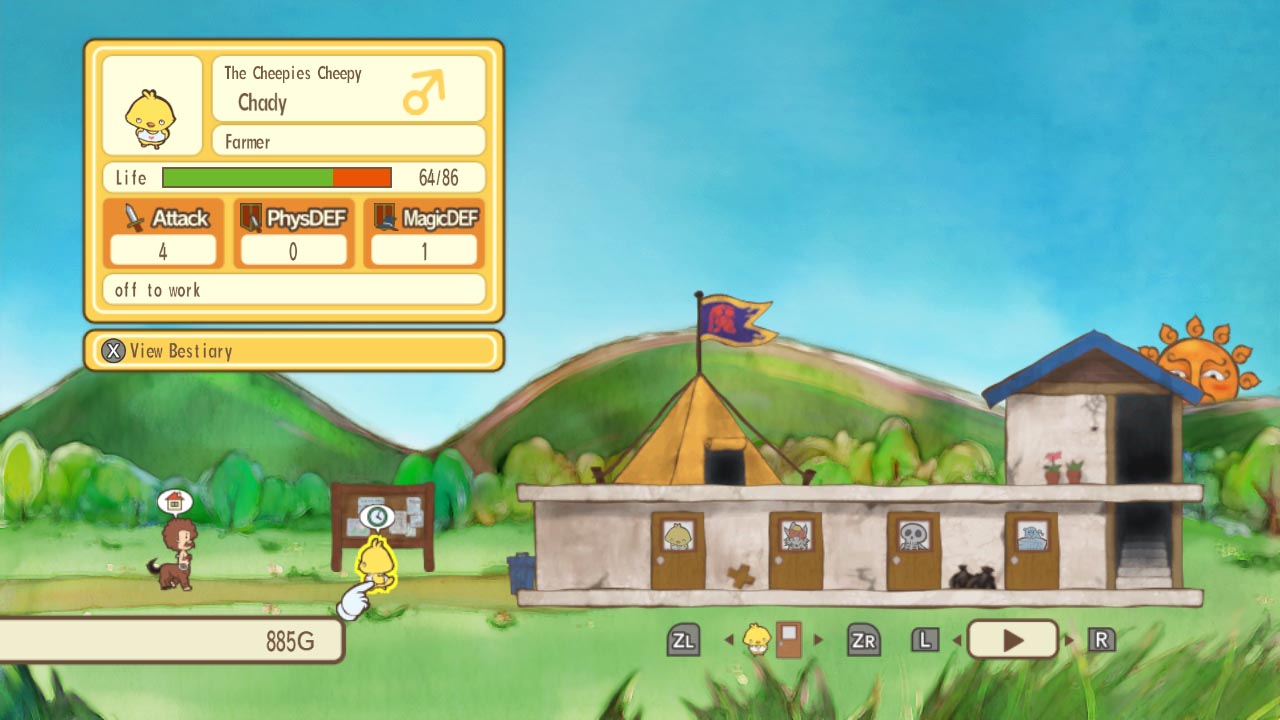This screenshot has height=720, width=1280.
Task: Click the PhysDEF shield icon
Action: (248, 215)
